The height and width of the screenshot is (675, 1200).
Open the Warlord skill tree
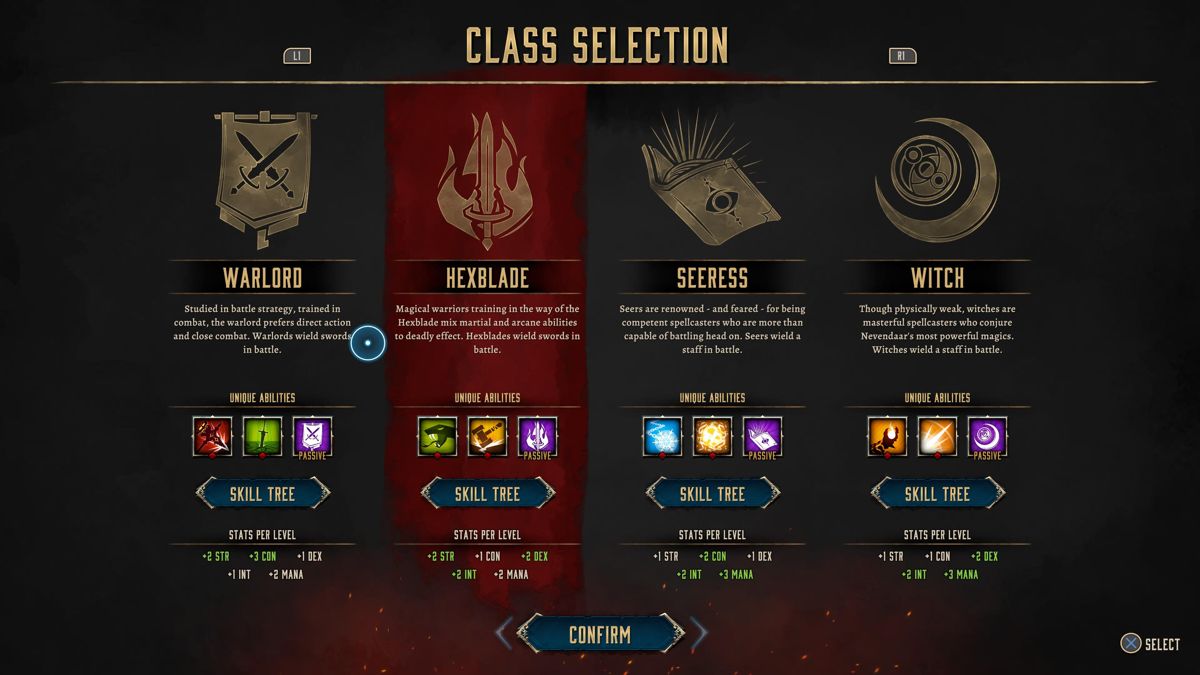pos(262,493)
